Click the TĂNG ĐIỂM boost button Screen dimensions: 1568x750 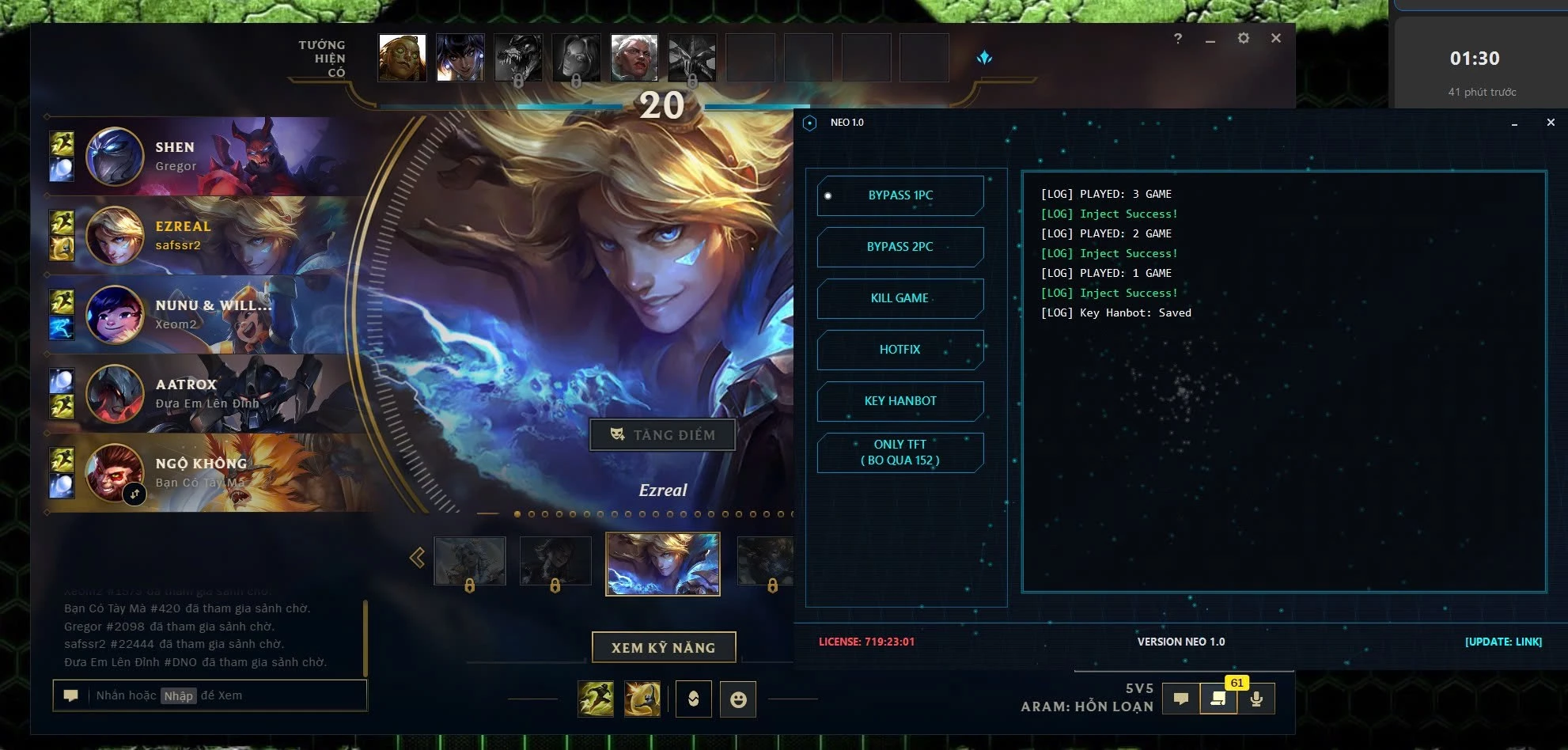[662, 434]
